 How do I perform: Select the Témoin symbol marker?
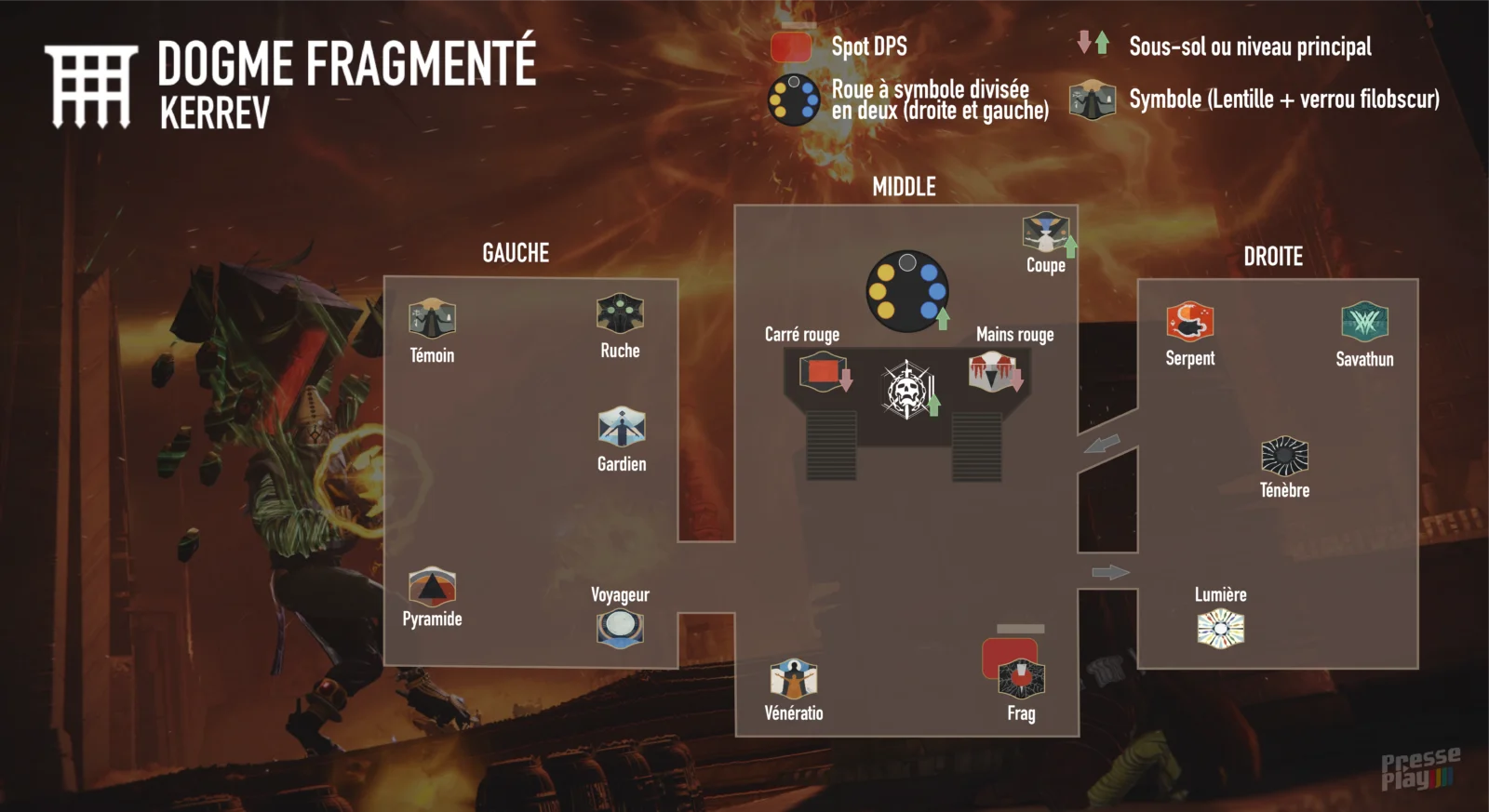coord(432,319)
